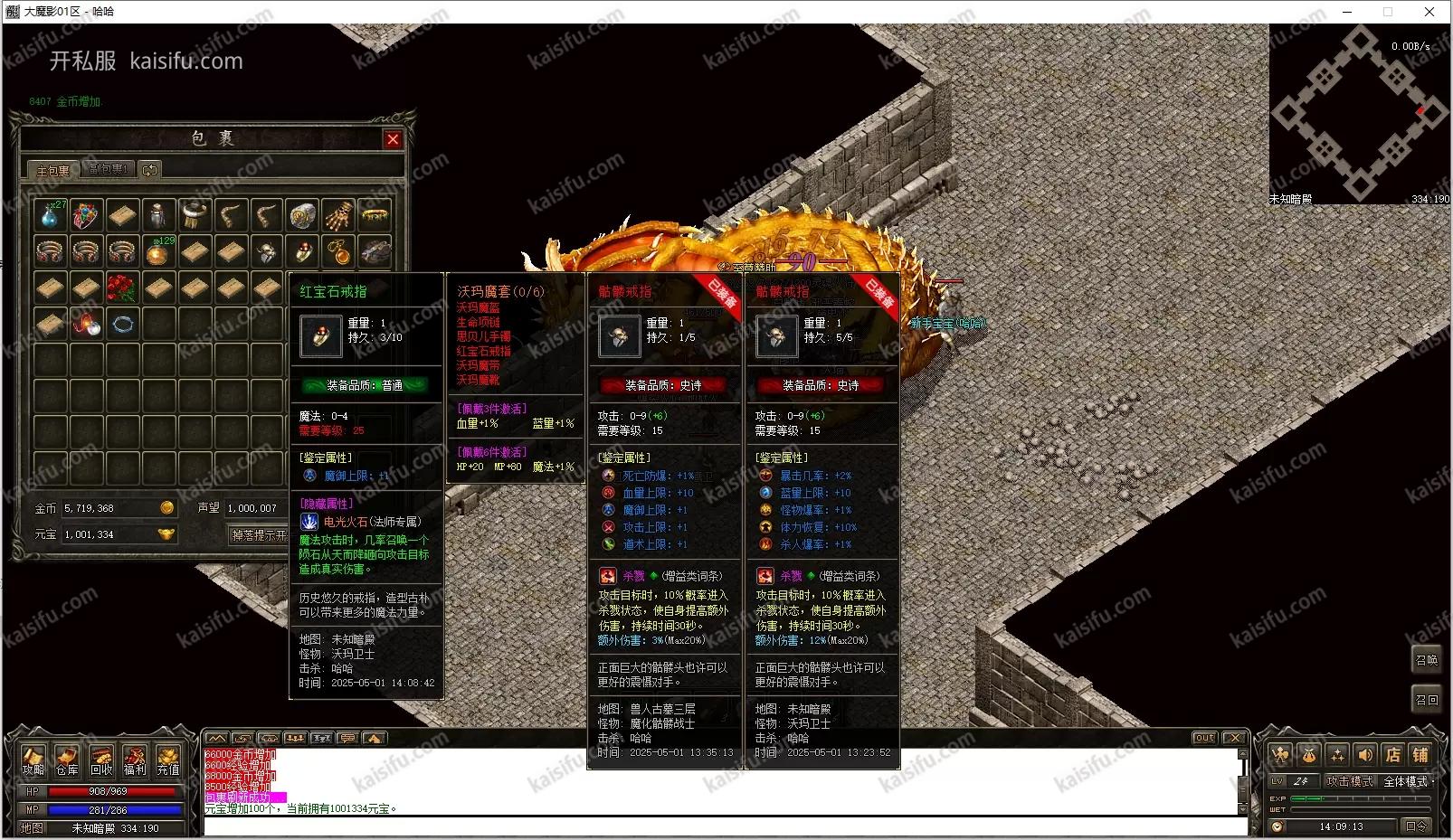Switch to the 副包裹 tab
Viewport: 1453px width, 840px height.
click(x=108, y=169)
